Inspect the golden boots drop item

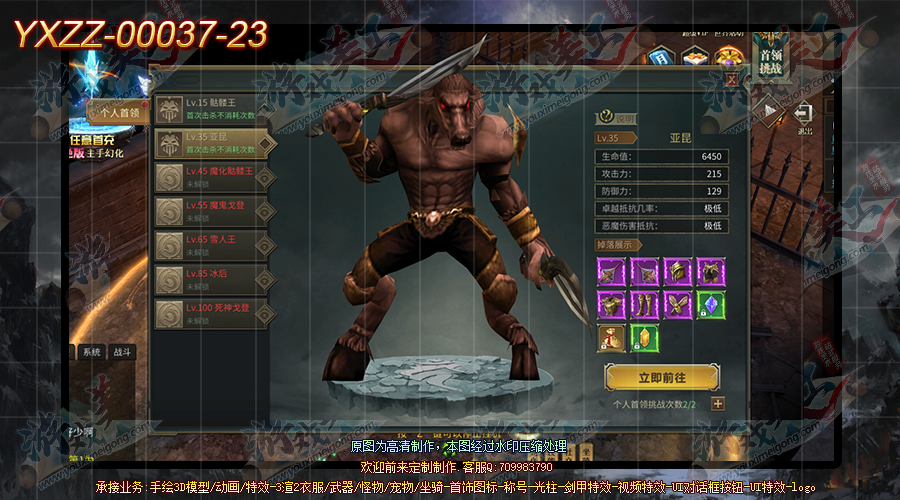click(644, 304)
